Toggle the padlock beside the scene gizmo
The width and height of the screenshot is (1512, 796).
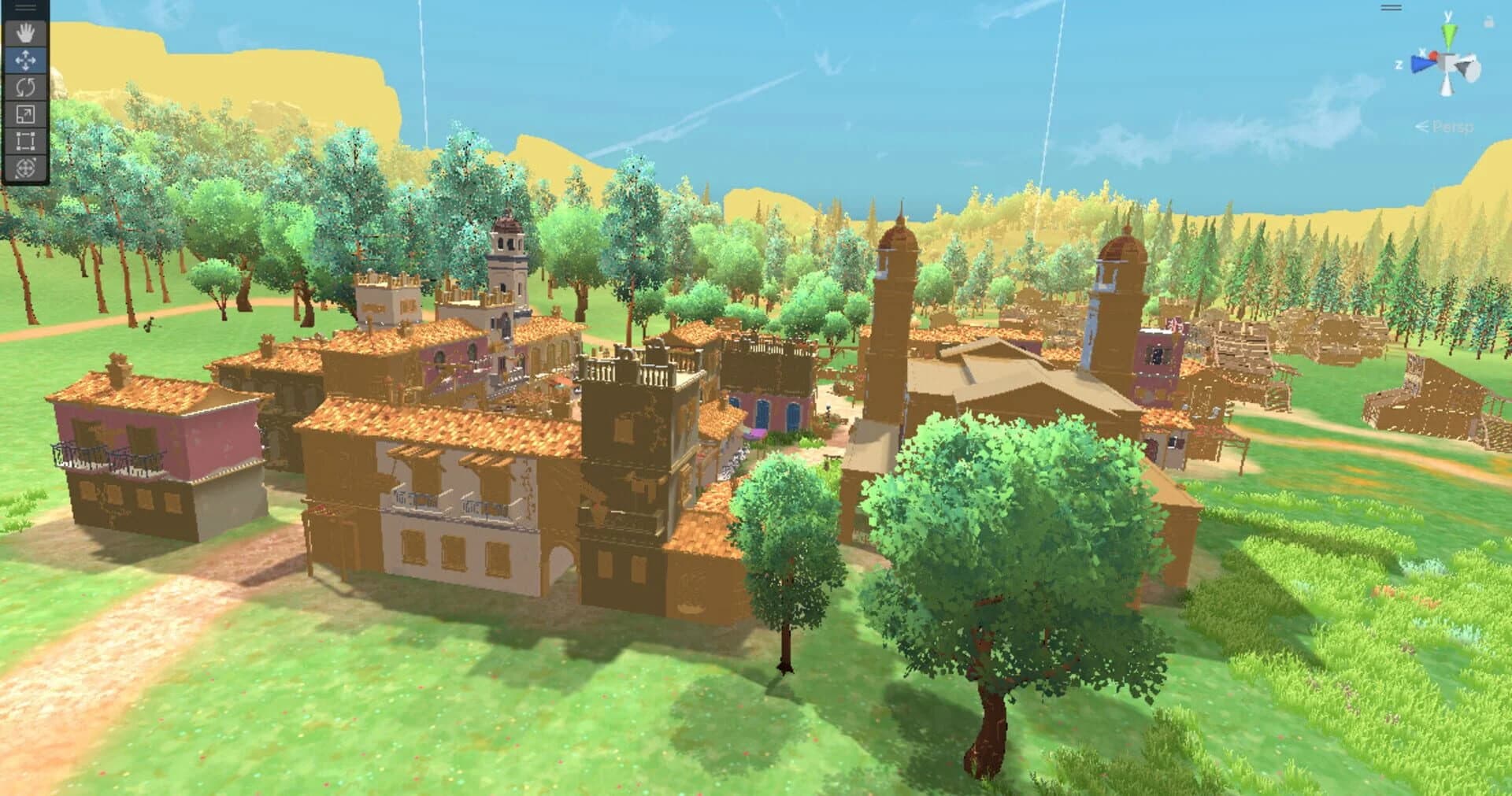(x=1489, y=21)
